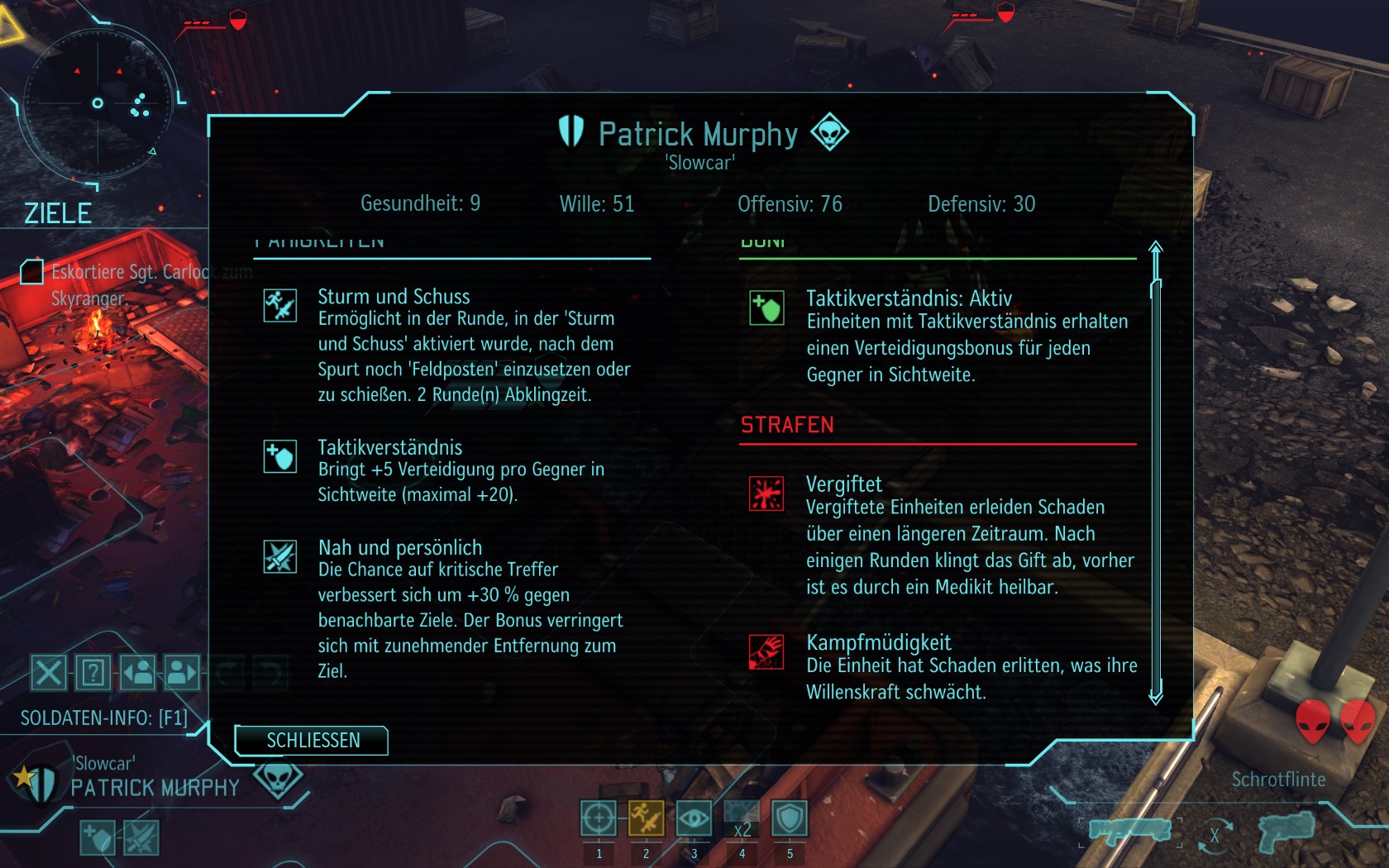
Task: Click the Taktikverständnis perk icon below soldier name
Action: coord(98,838)
